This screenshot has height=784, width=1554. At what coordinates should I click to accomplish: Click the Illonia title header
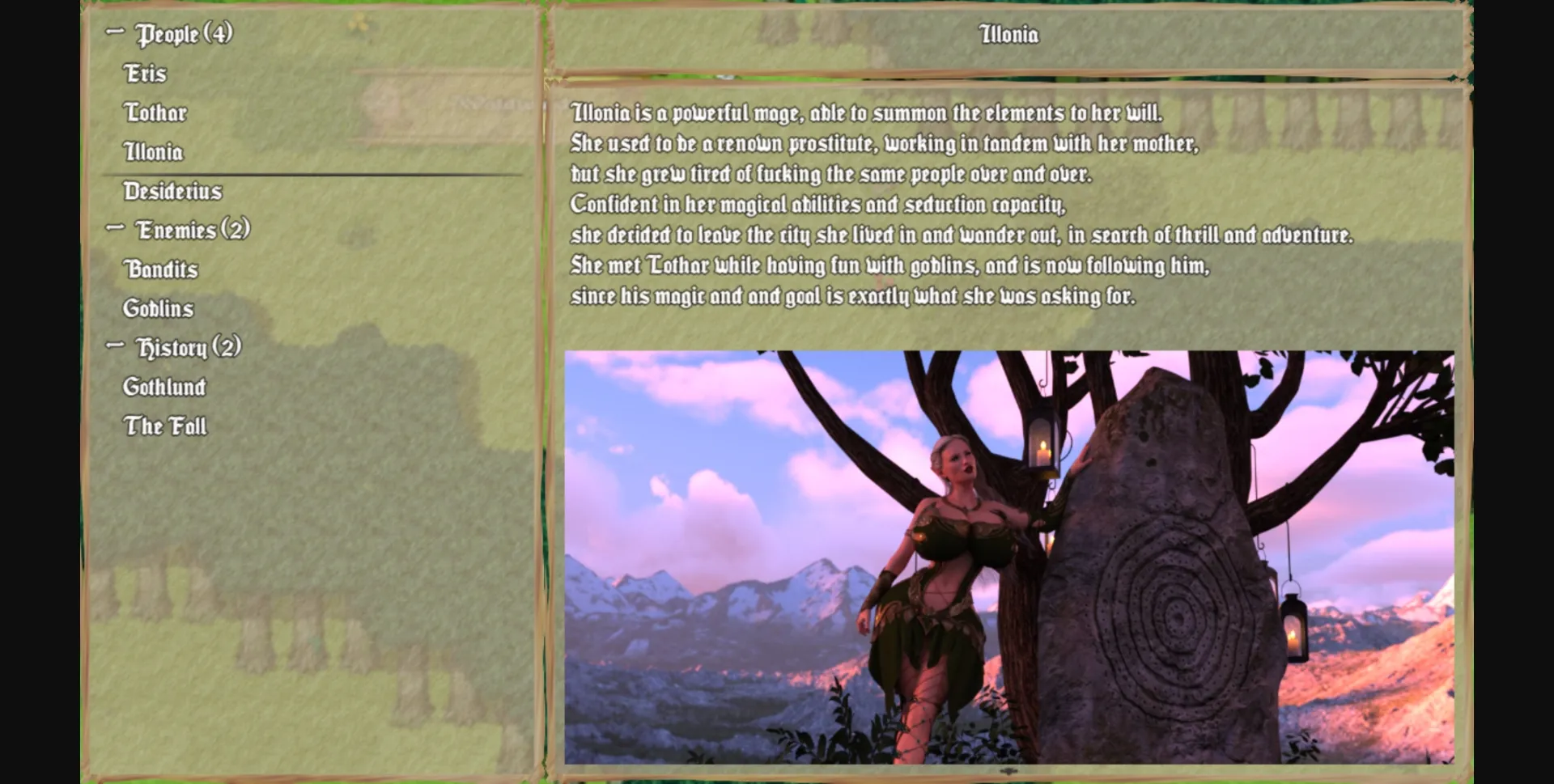coord(1008,36)
